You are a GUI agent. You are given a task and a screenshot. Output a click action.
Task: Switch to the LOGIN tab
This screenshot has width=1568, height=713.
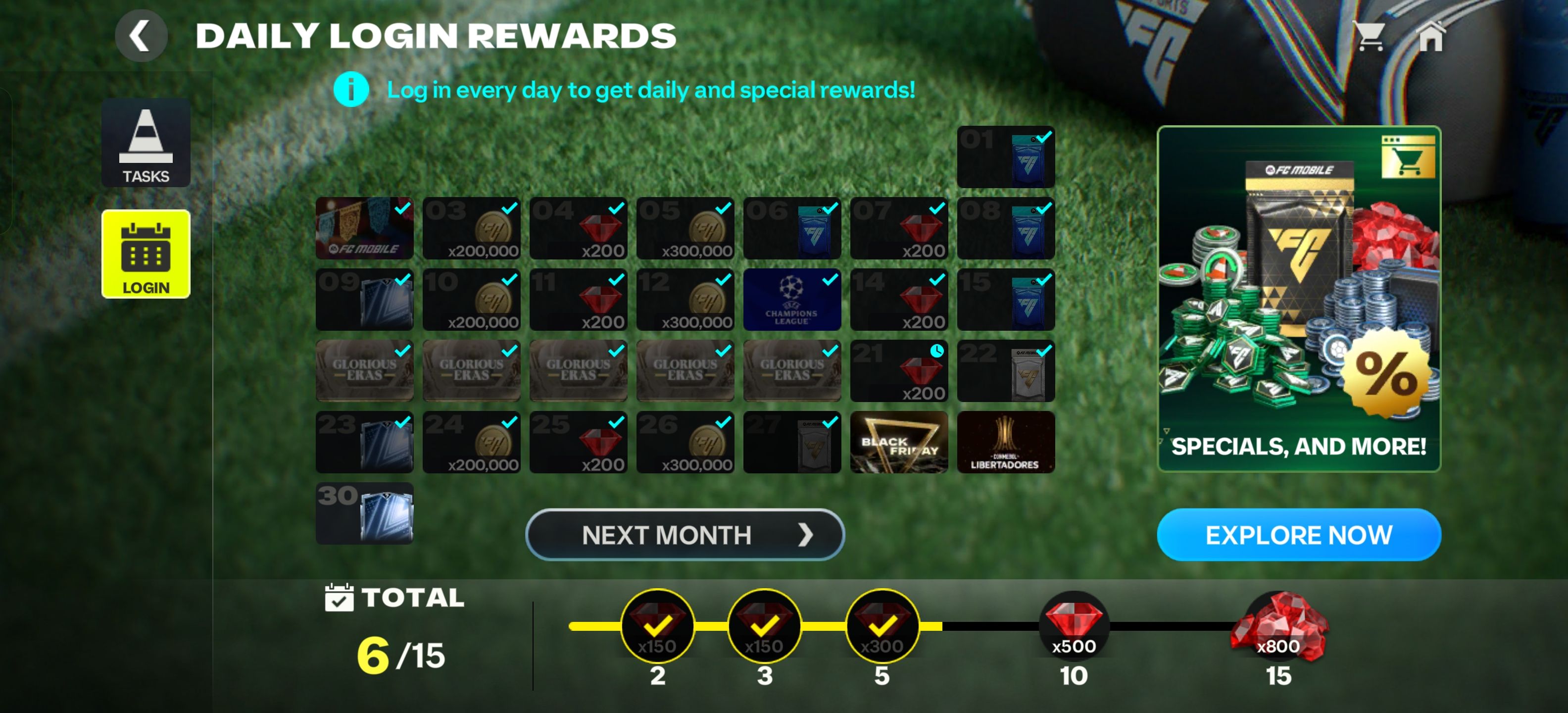point(146,255)
